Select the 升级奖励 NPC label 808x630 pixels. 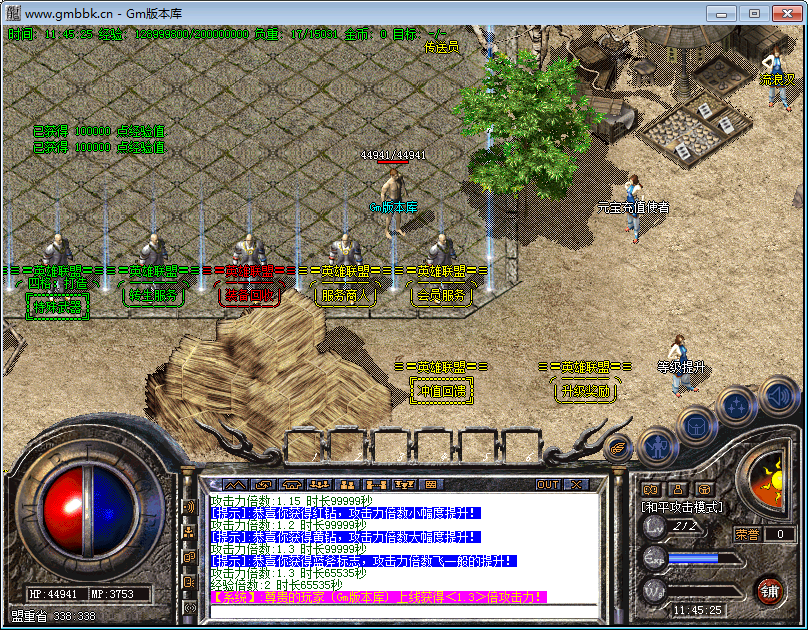coord(585,391)
